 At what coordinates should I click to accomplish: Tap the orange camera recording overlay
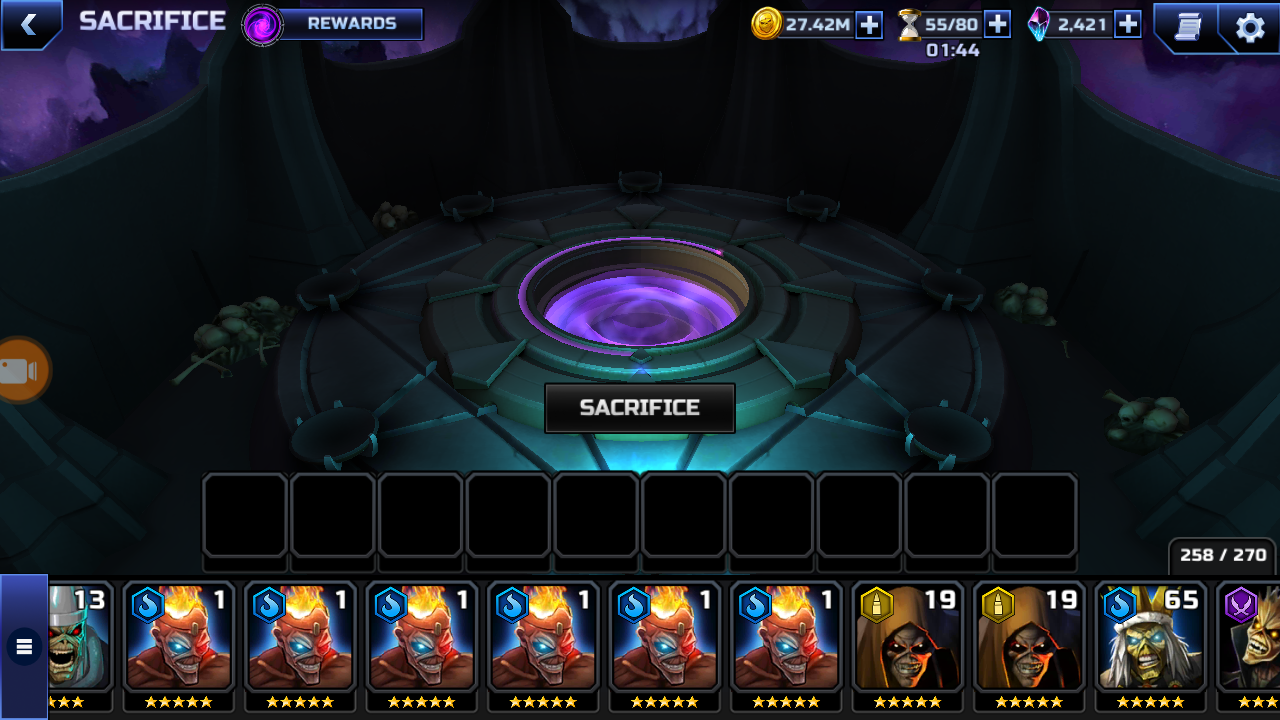click(x=20, y=371)
